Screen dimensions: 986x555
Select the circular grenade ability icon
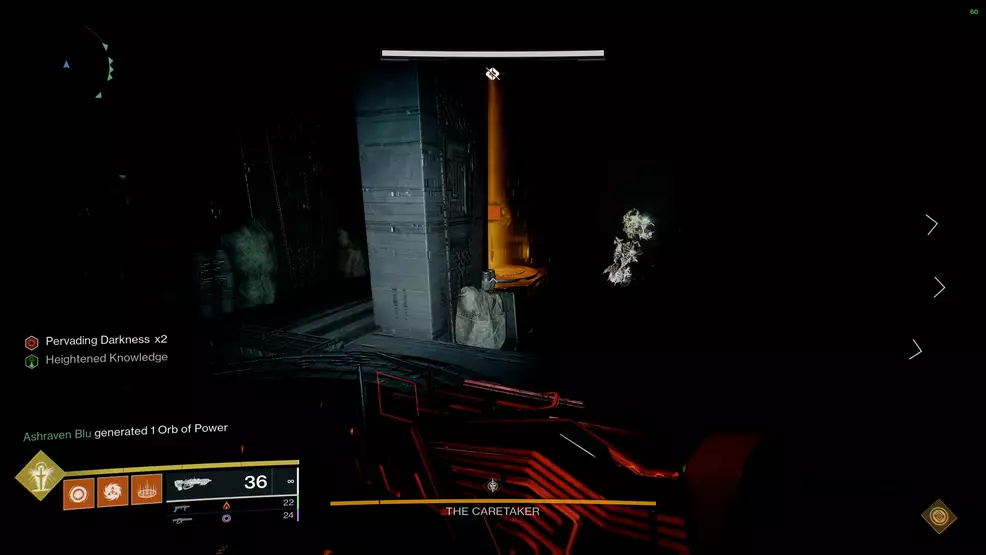click(x=79, y=492)
